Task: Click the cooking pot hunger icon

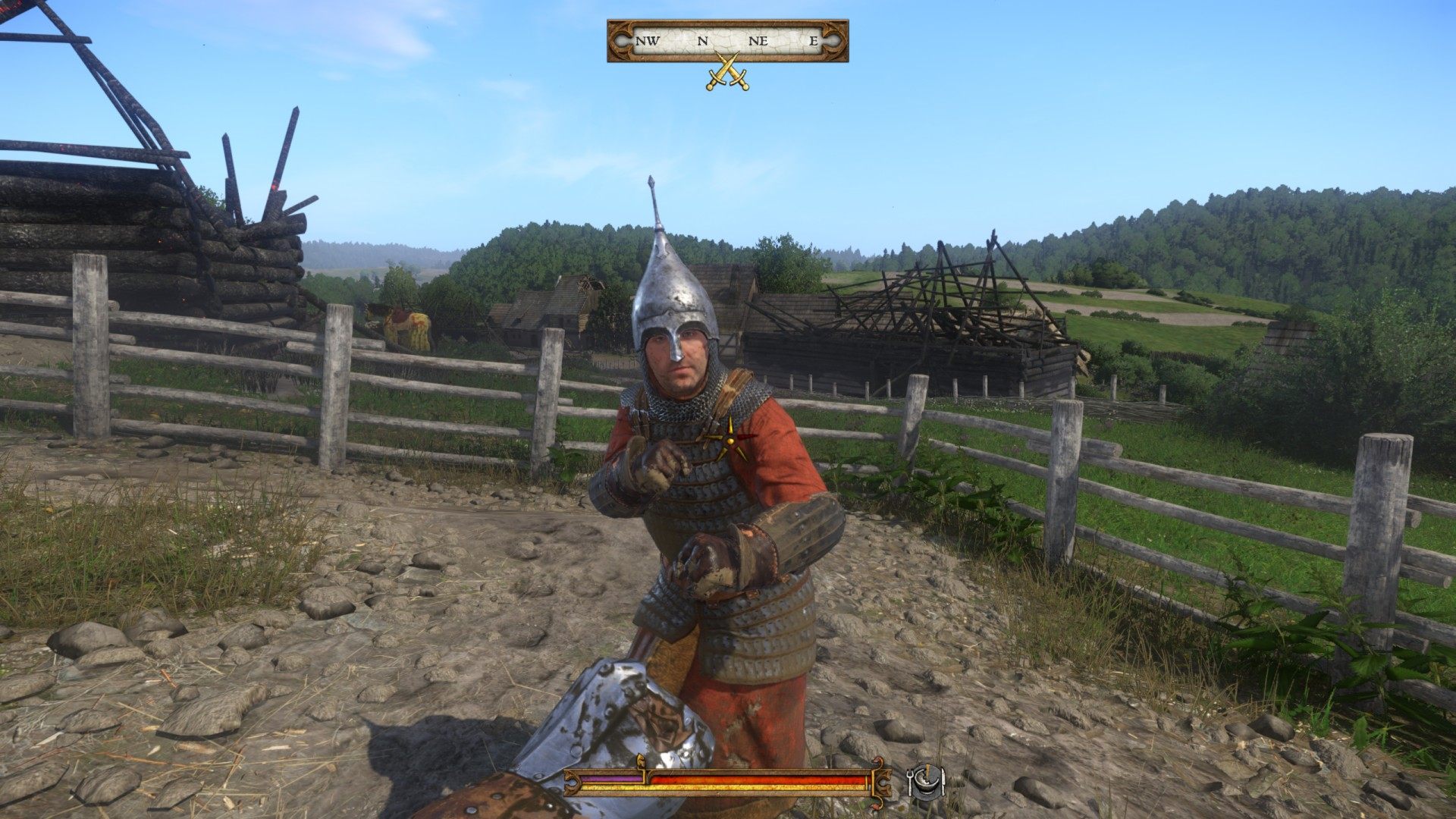Action: [x=925, y=780]
